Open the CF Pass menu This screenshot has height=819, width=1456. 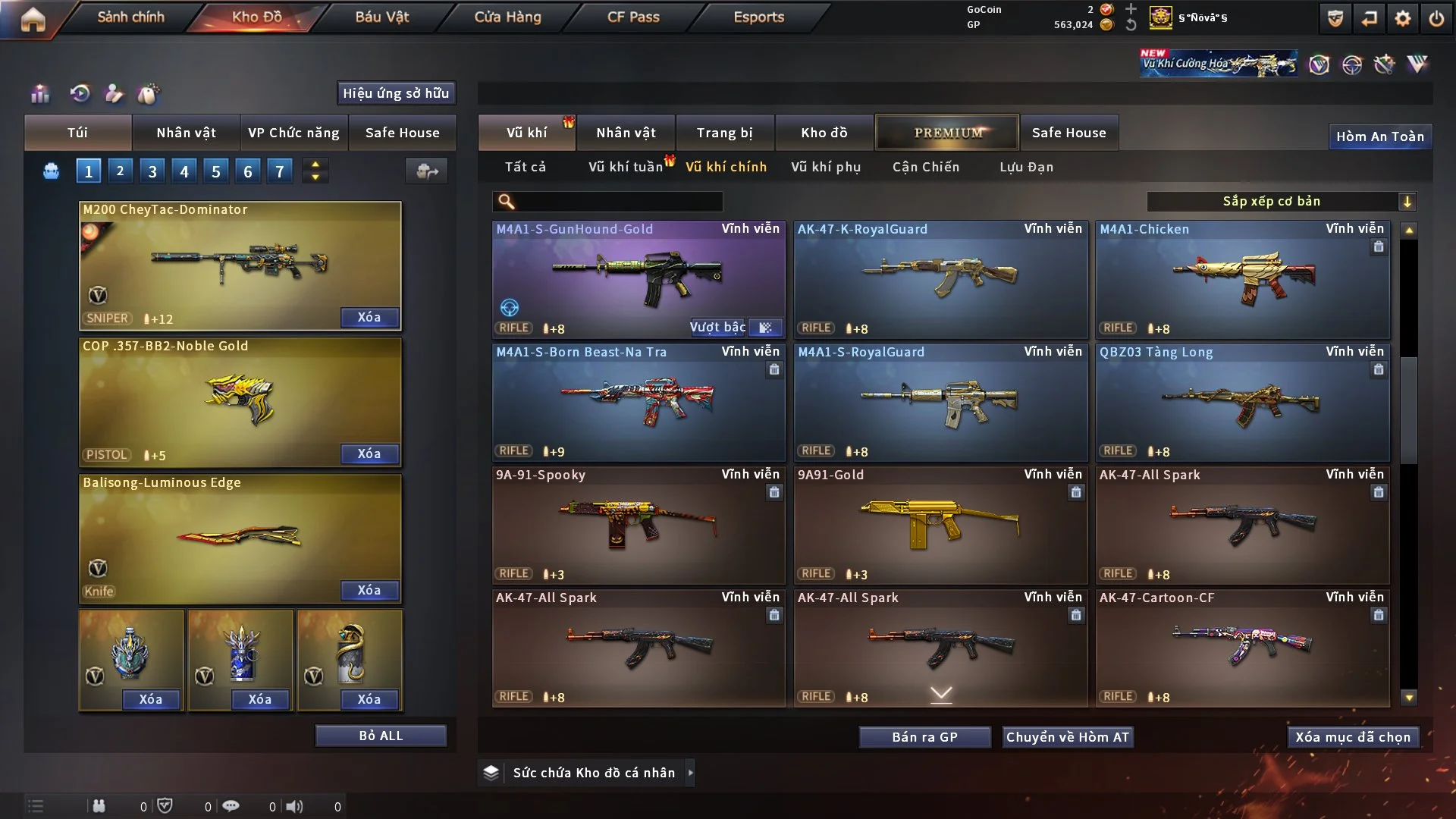pos(633,17)
